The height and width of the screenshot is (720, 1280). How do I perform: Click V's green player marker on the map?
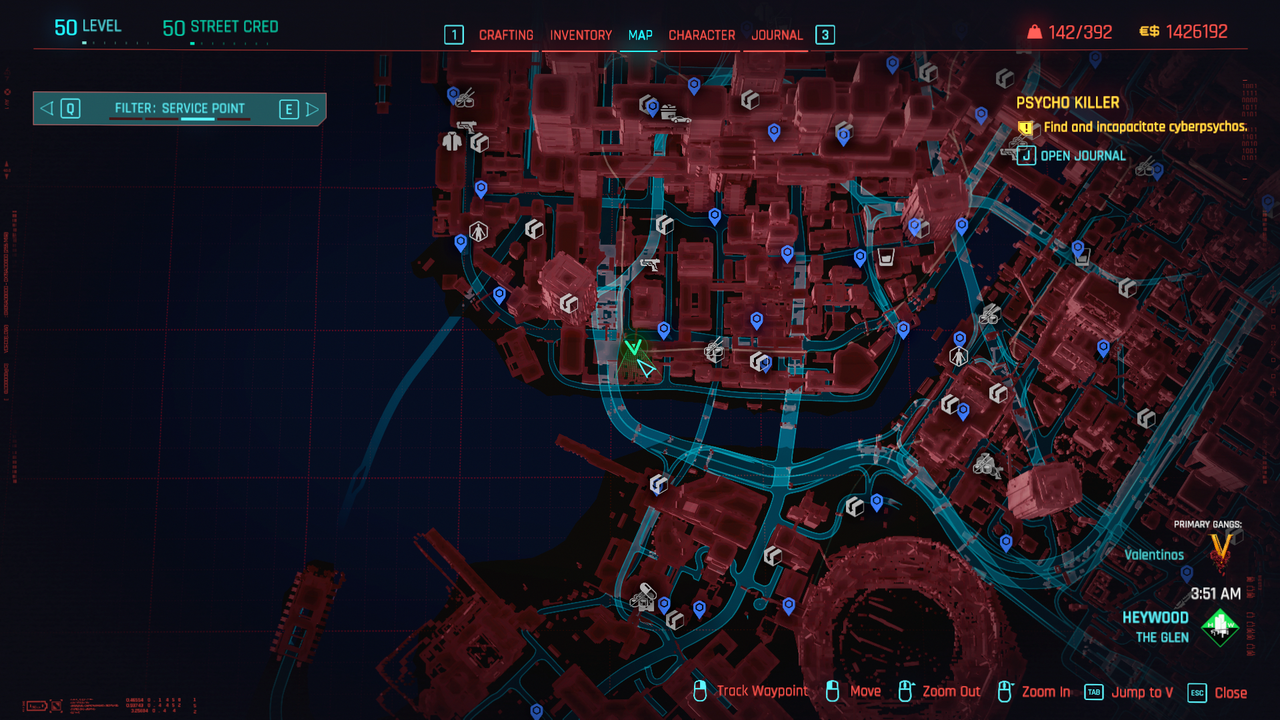click(x=632, y=348)
